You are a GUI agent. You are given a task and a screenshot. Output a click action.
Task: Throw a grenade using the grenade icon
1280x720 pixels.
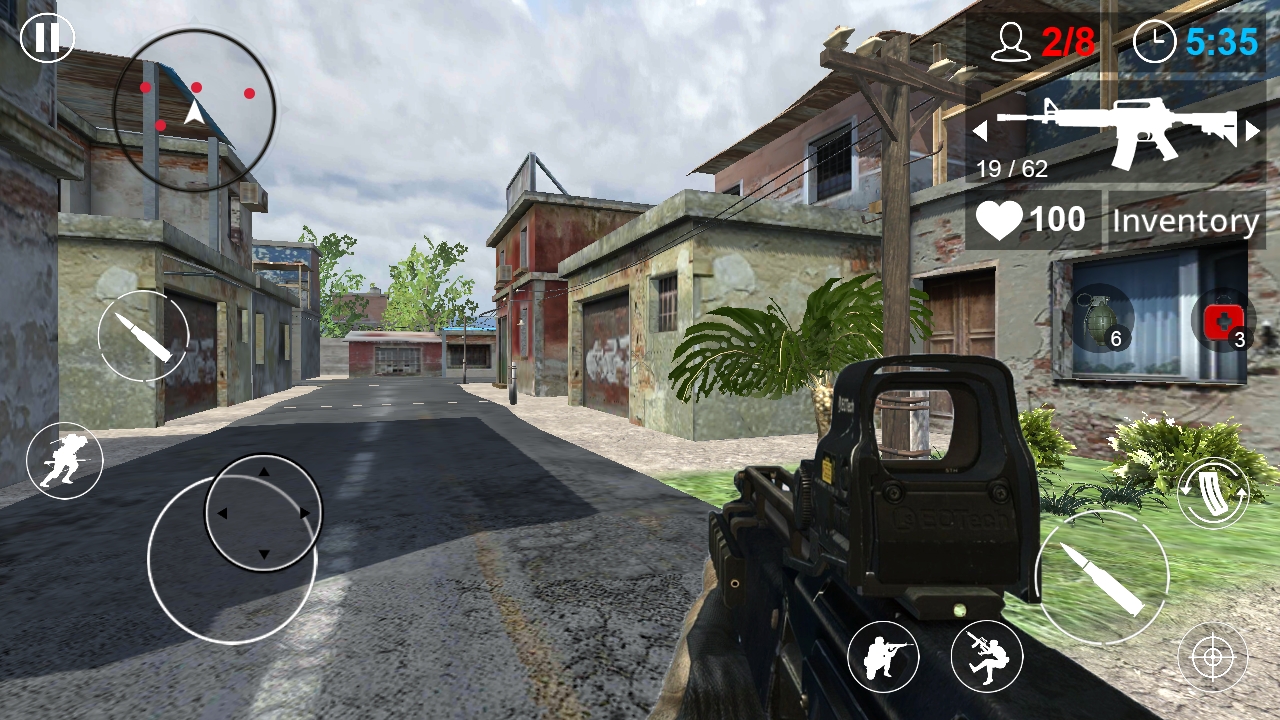[1103, 320]
